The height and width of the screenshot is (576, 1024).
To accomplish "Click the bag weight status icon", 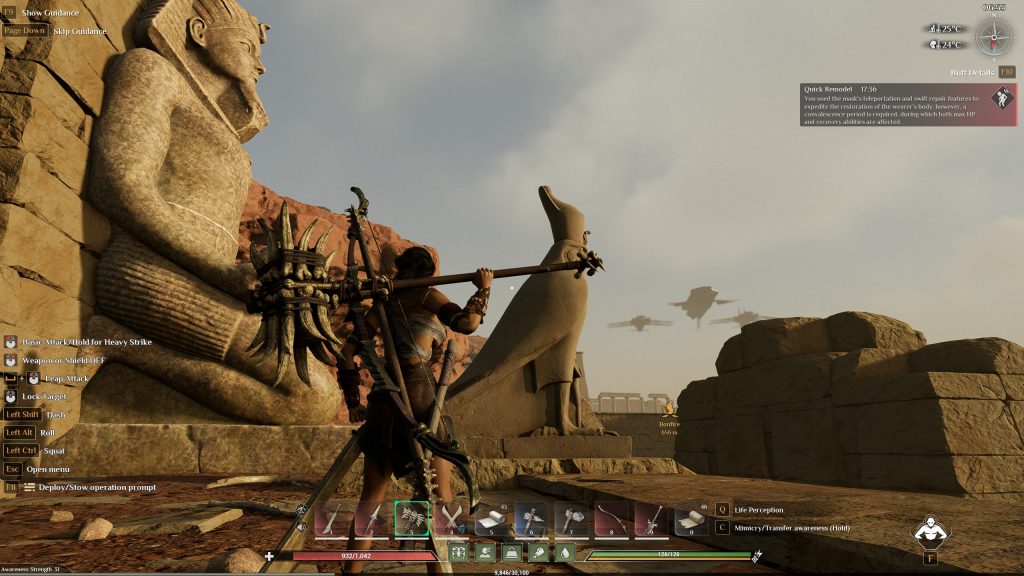I will coord(512,553).
